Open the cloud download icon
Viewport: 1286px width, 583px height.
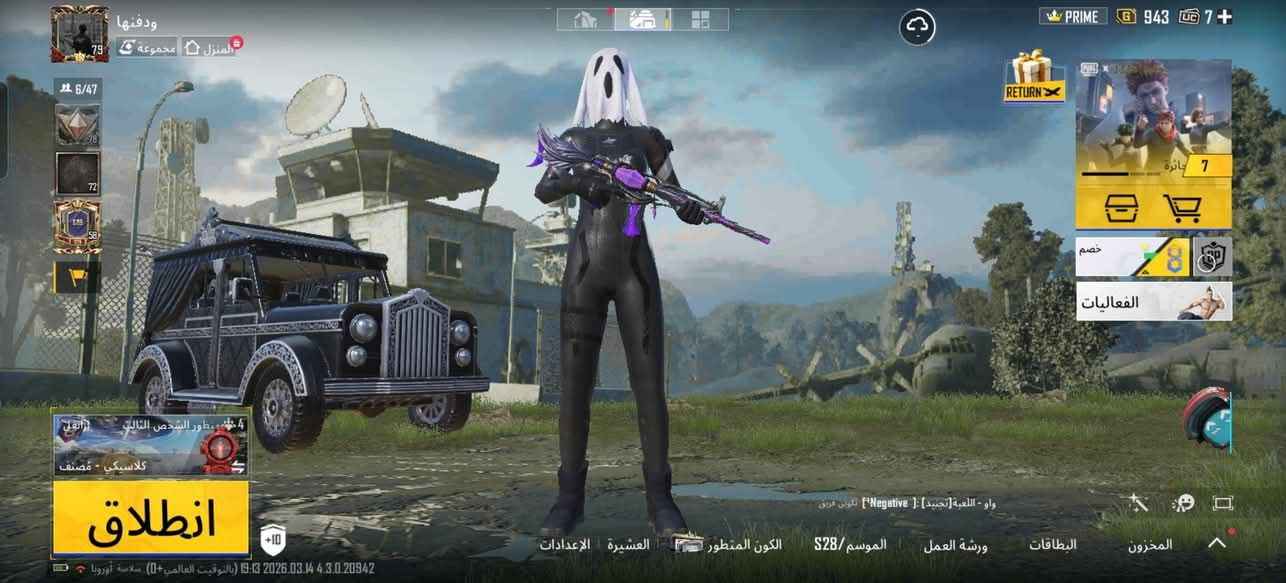(x=917, y=27)
